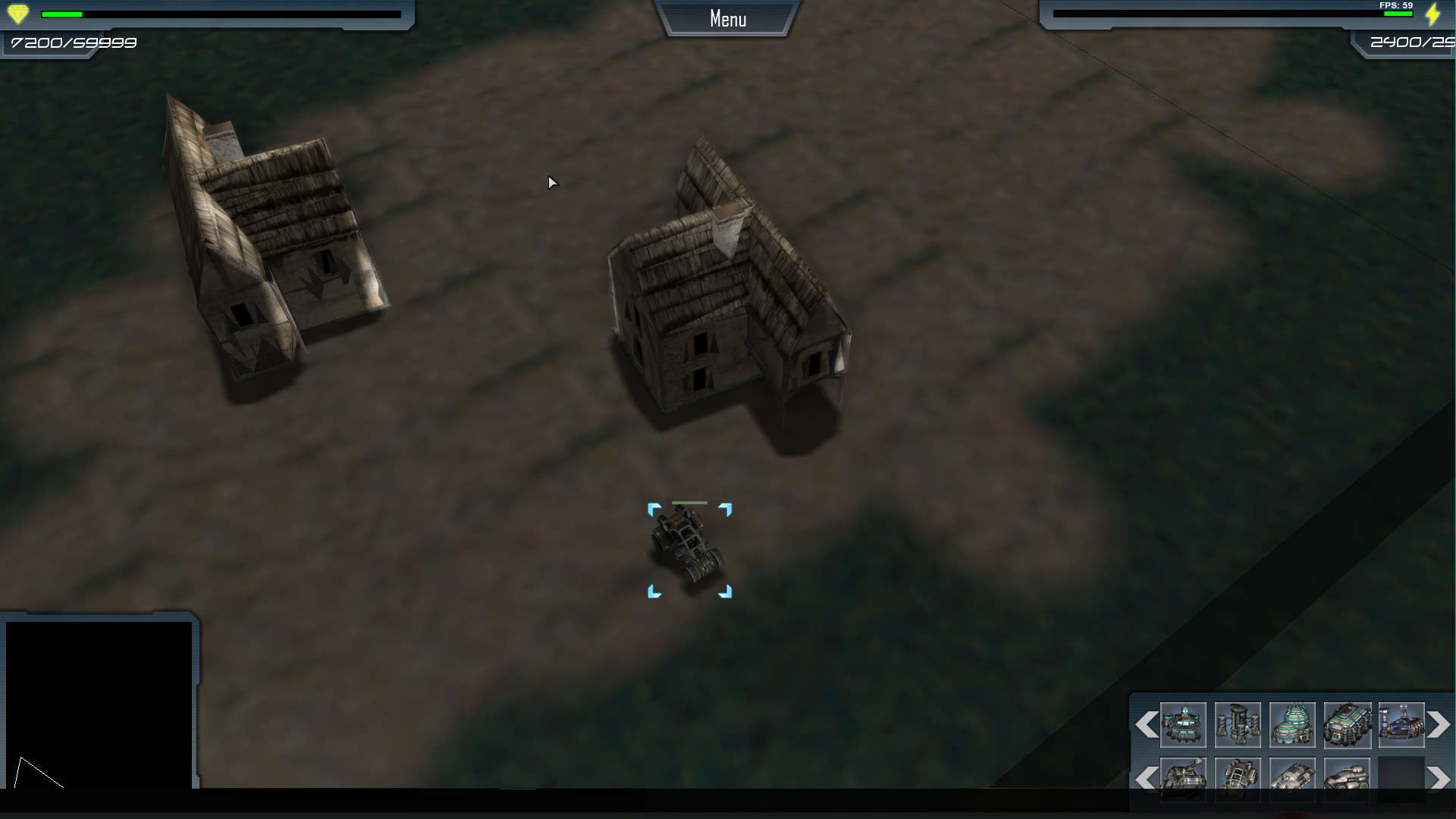1456x819 pixels.
Task: Click the yellow gem resource icon
Action: click(x=17, y=13)
